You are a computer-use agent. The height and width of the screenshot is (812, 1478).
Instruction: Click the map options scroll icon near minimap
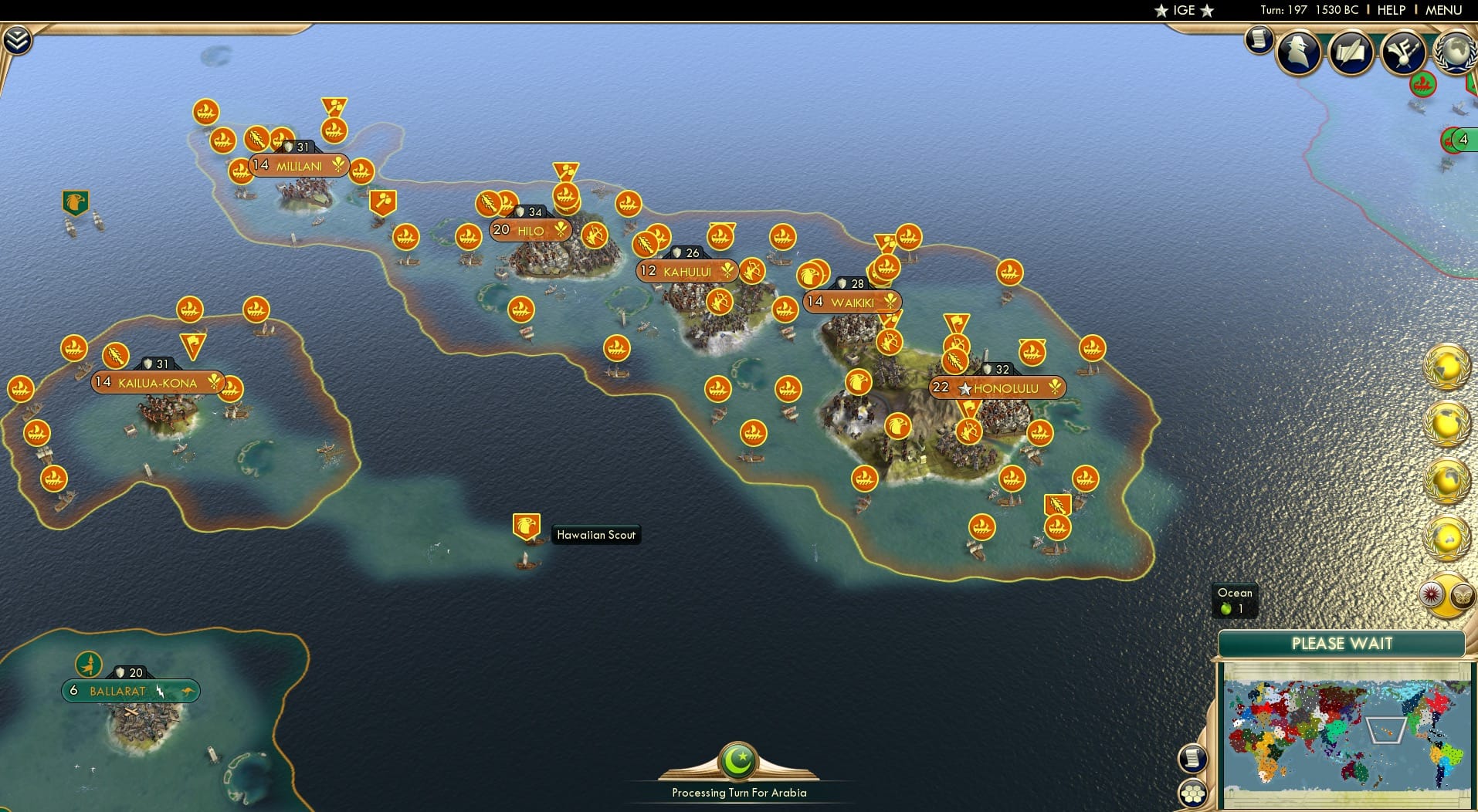1194,757
